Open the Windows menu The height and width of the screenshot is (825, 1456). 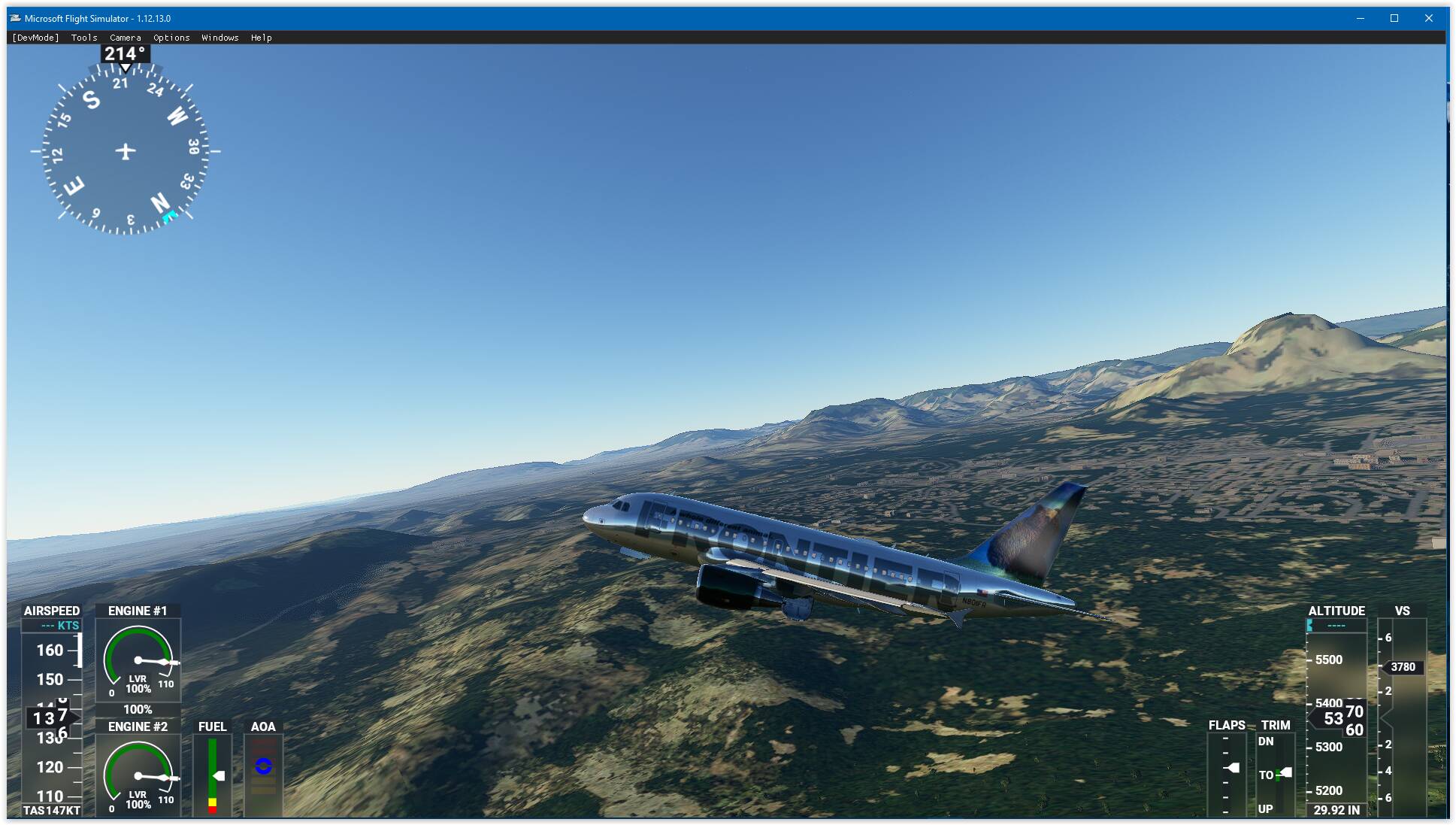pos(219,37)
